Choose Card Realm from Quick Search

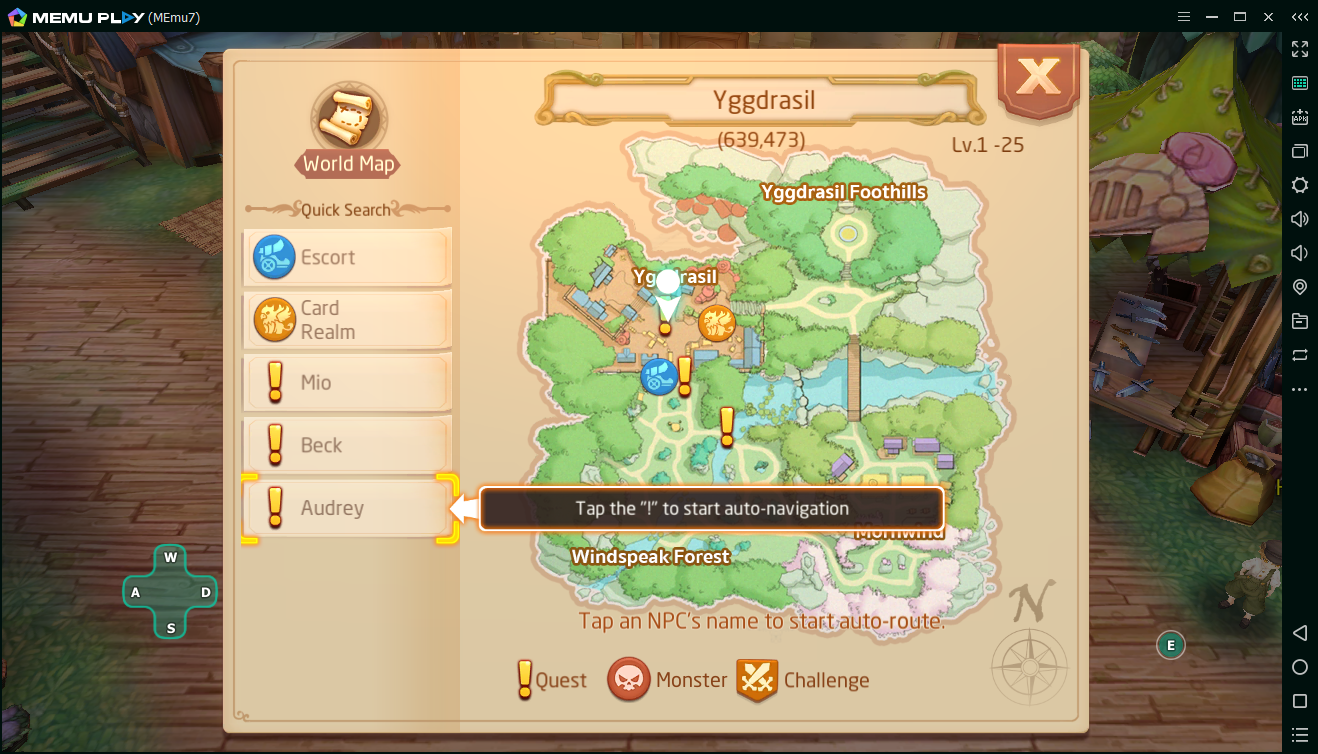point(347,320)
